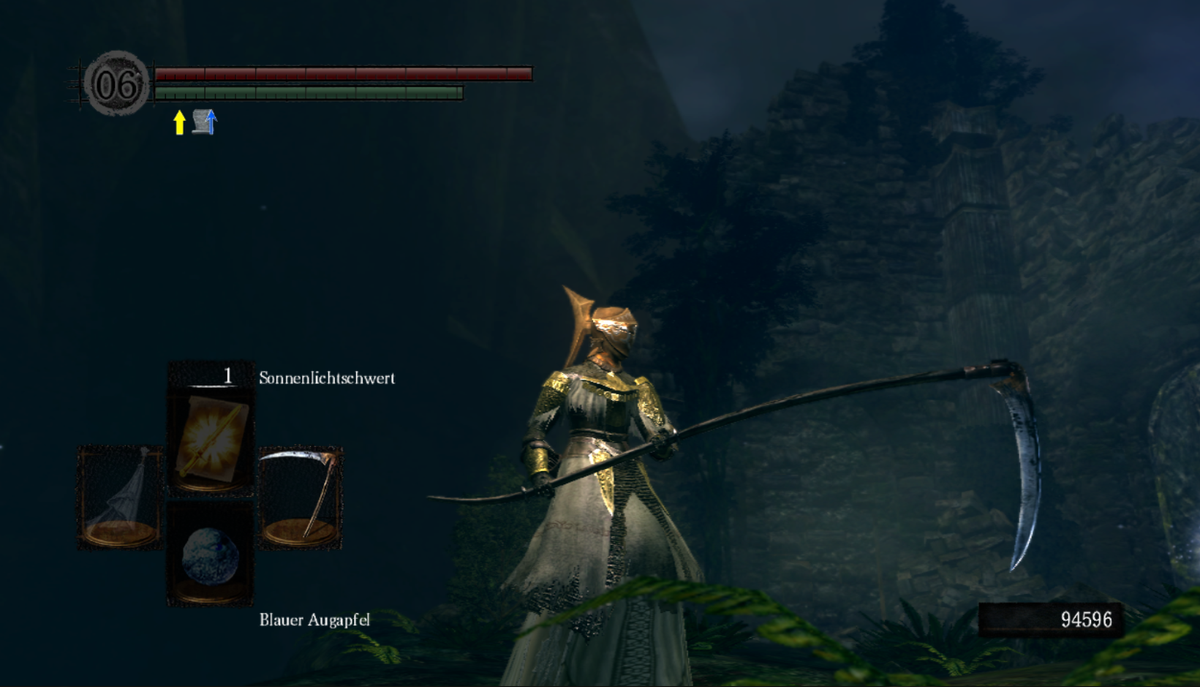Image resolution: width=1200 pixels, height=687 pixels.
Task: Select the Blauer Augapfel item slot
Action: tap(210, 554)
